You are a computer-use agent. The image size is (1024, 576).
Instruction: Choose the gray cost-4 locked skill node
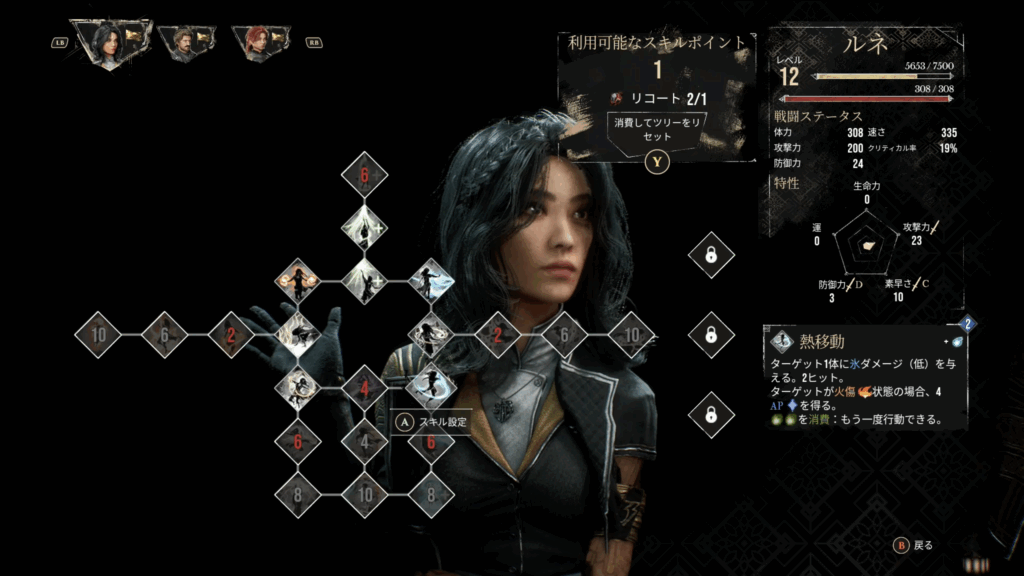[364, 440]
